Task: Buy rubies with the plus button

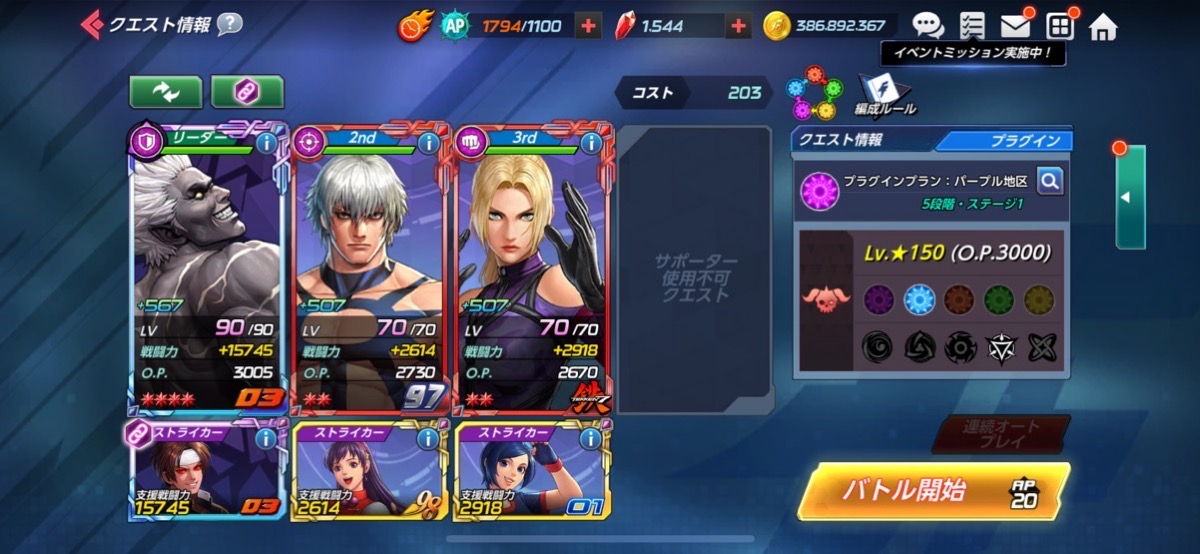Action: (x=738, y=26)
